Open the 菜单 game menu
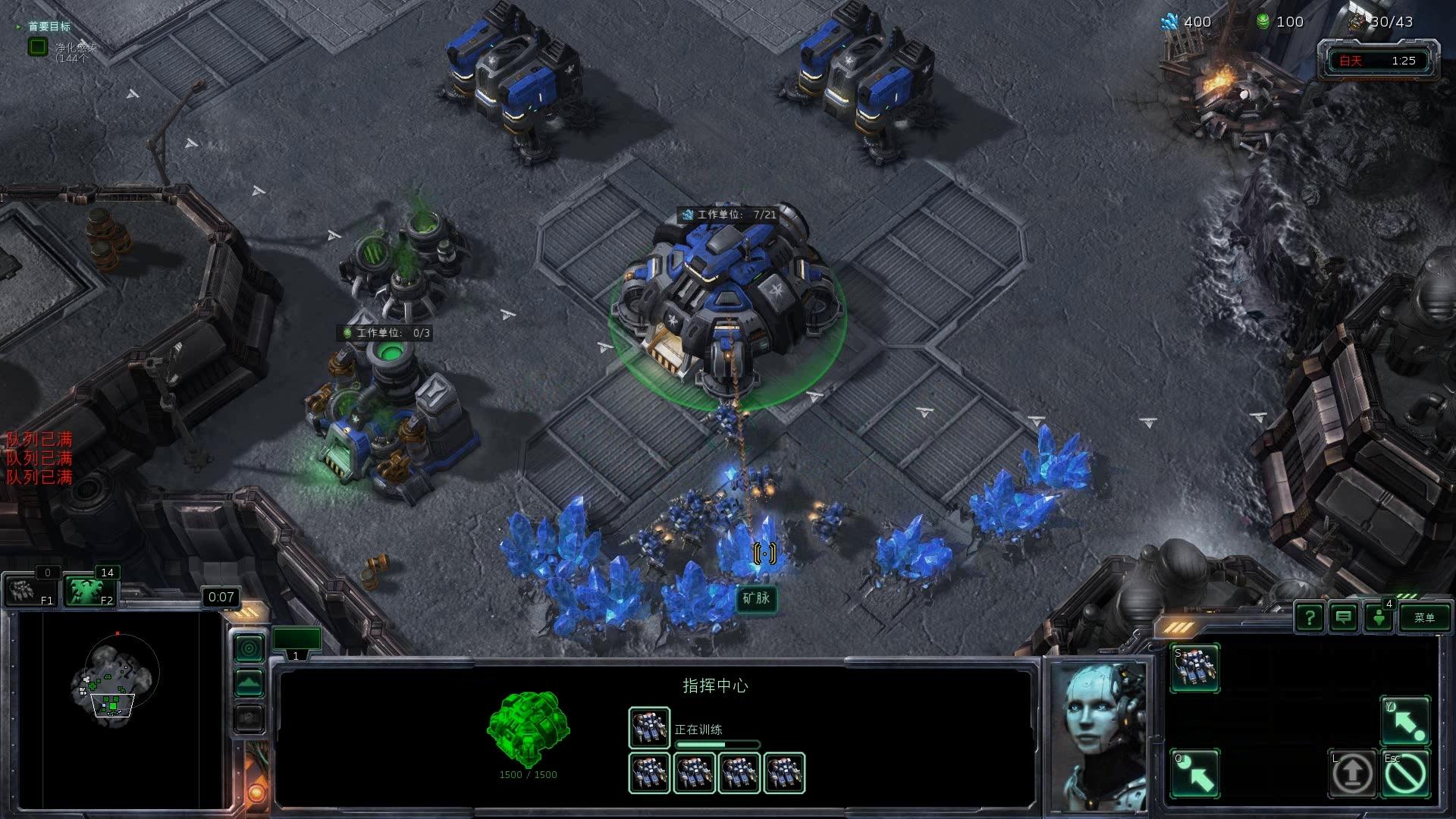The width and height of the screenshot is (1456, 819). (x=1423, y=618)
